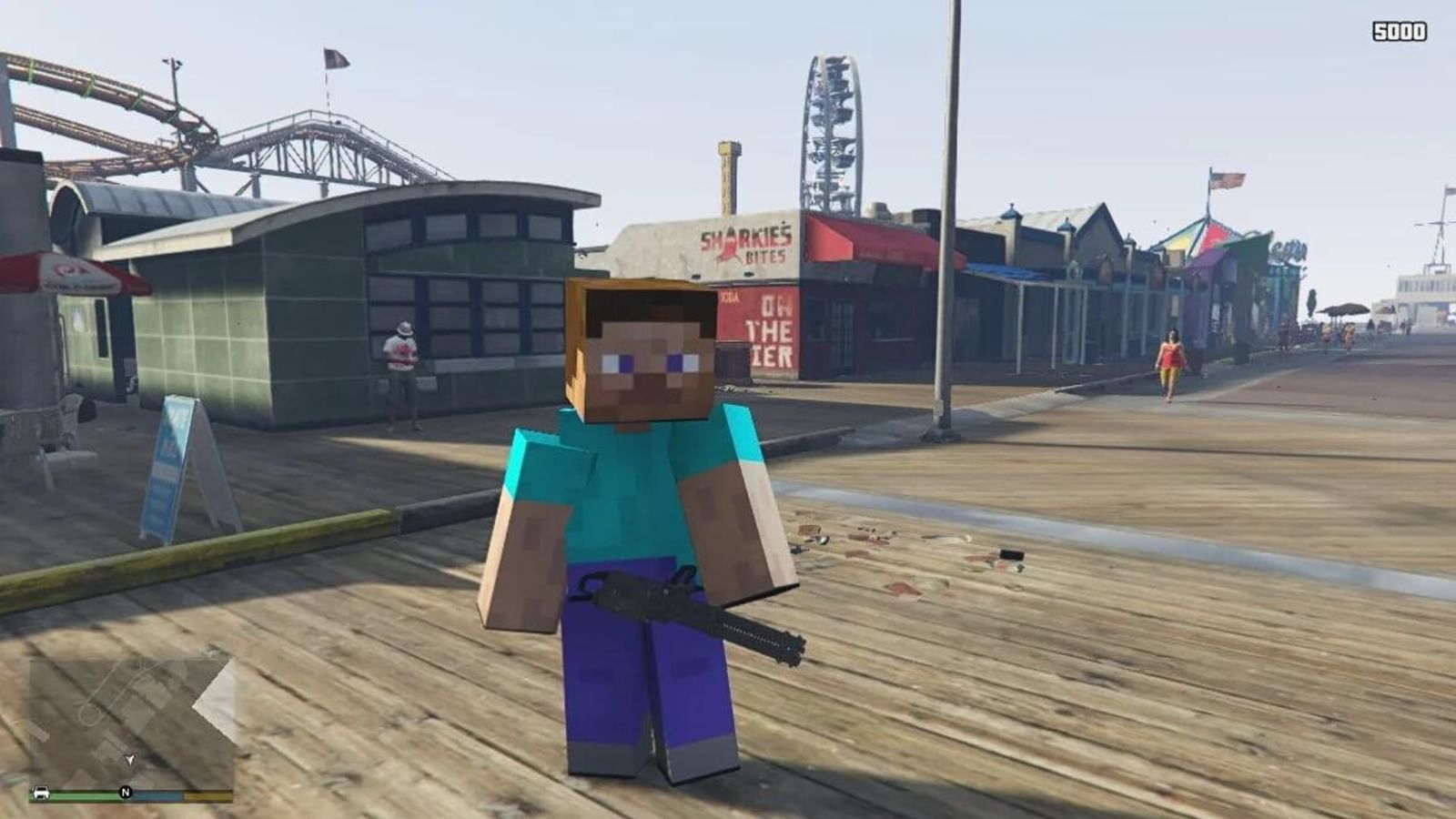Screen dimensions: 1456x819
Task: Click the flag atop the distant pole
Action: coord(337,58)
